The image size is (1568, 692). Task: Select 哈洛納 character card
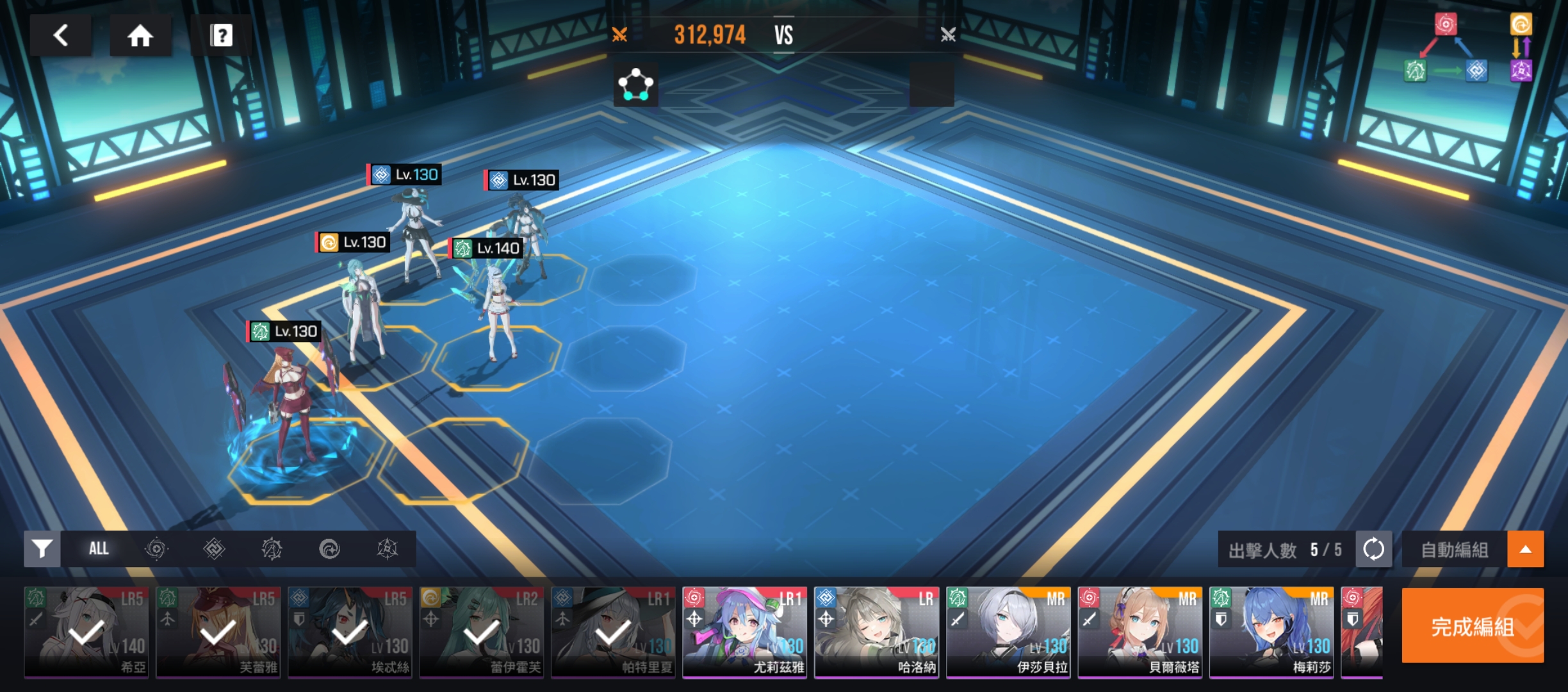(876, 632)
